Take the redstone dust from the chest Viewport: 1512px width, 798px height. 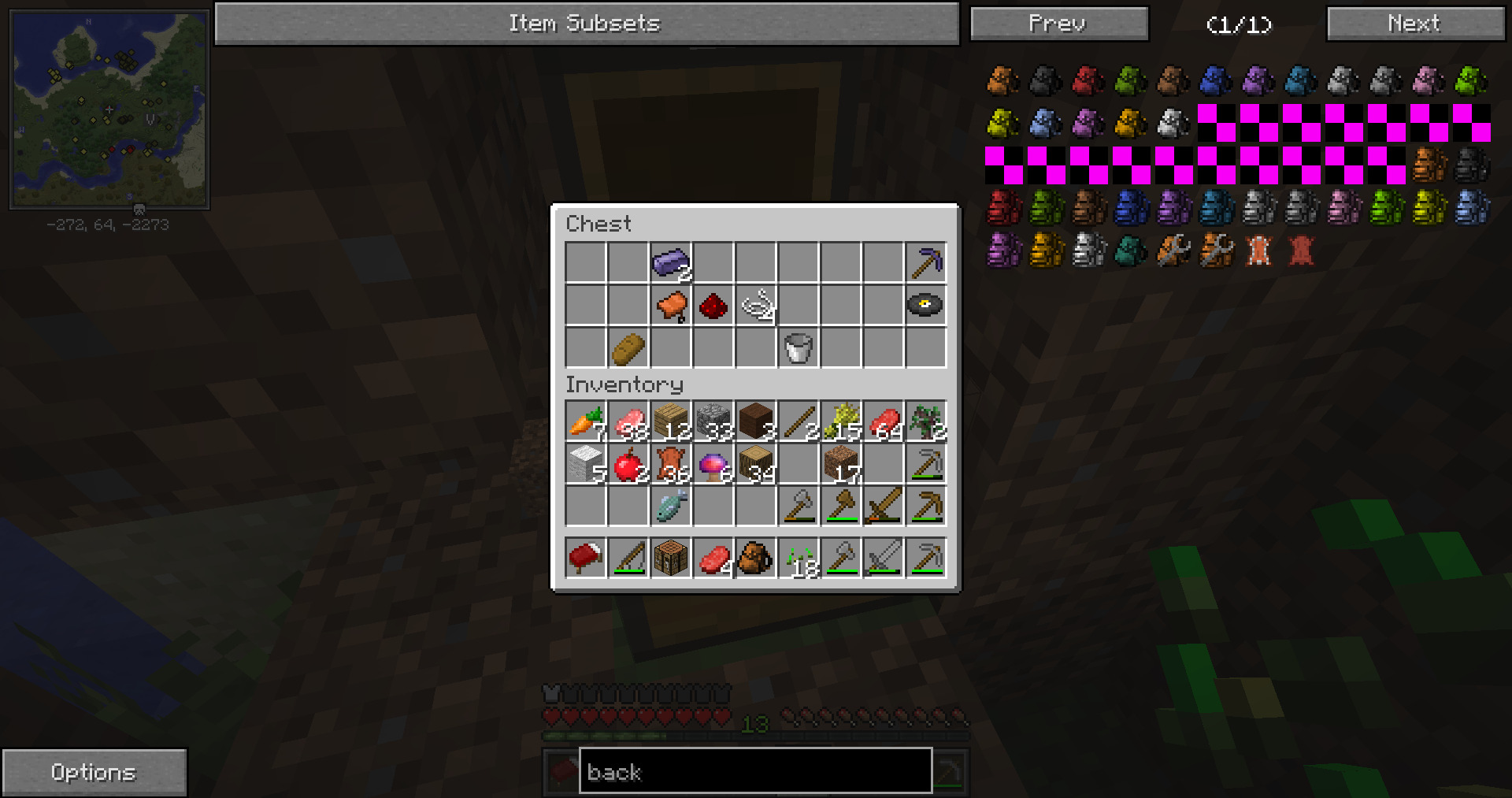click(713, 305)
